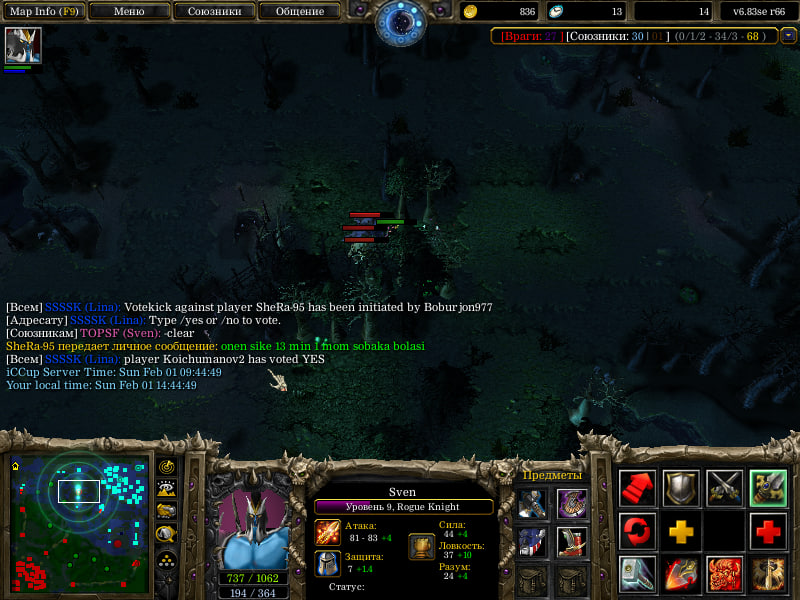Activate the Hold Position shield command

coord(681,487)
